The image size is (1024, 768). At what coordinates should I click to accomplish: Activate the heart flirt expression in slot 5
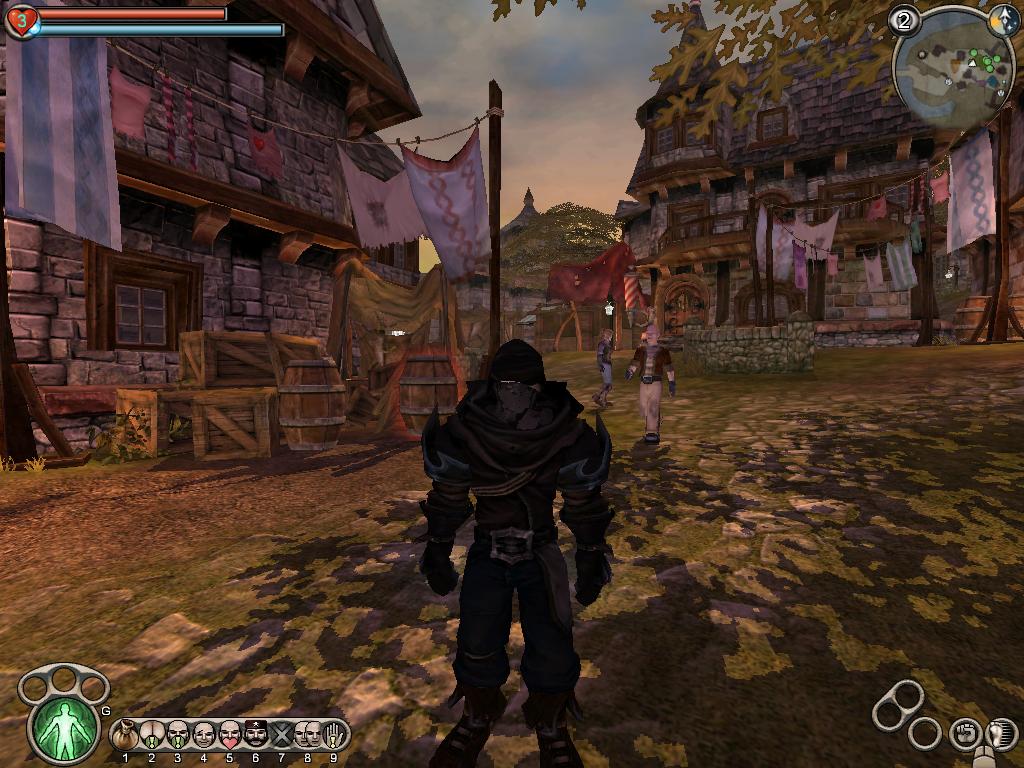click(229, 736)
